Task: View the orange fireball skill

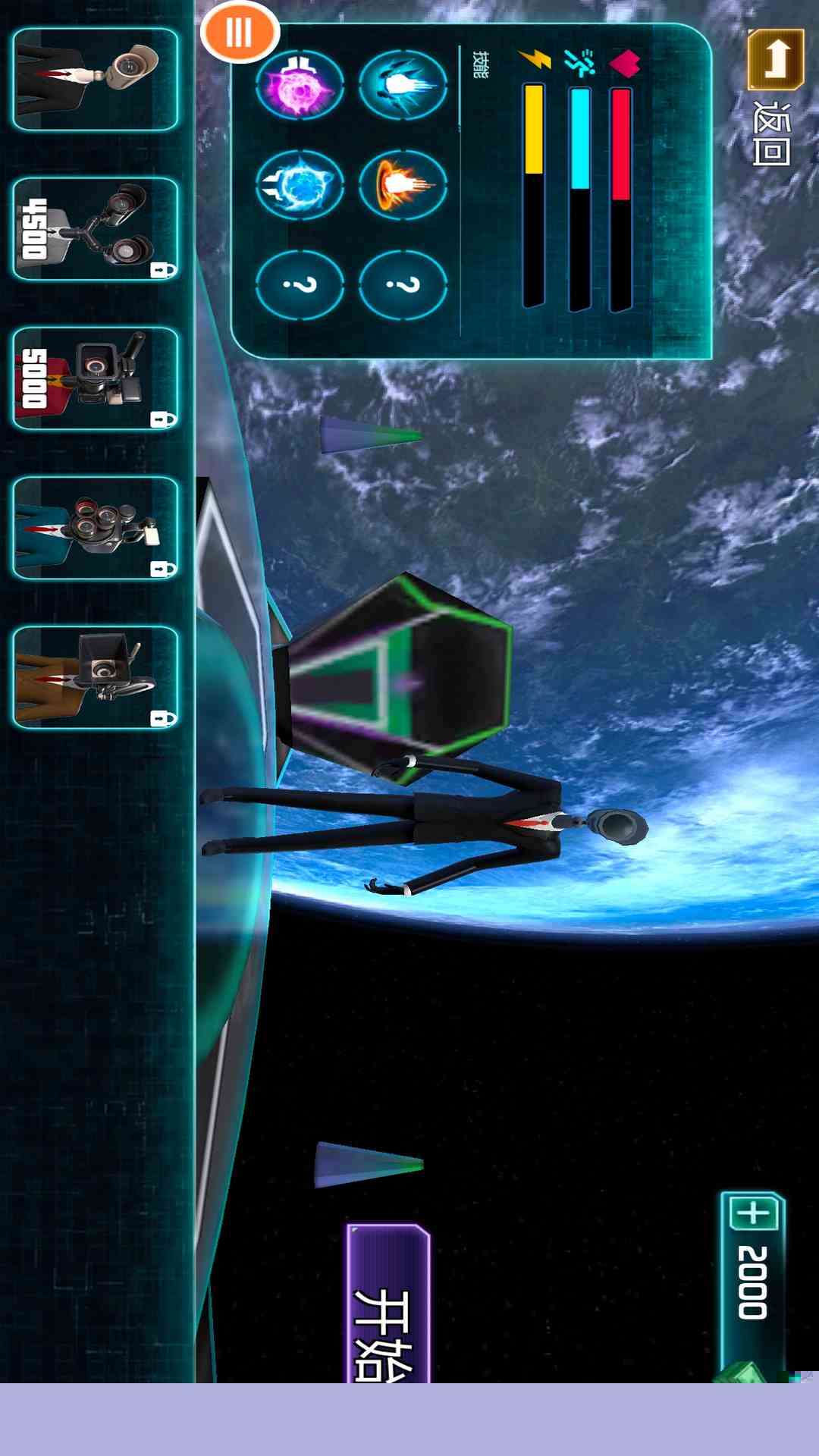Action: pos(403,184)
